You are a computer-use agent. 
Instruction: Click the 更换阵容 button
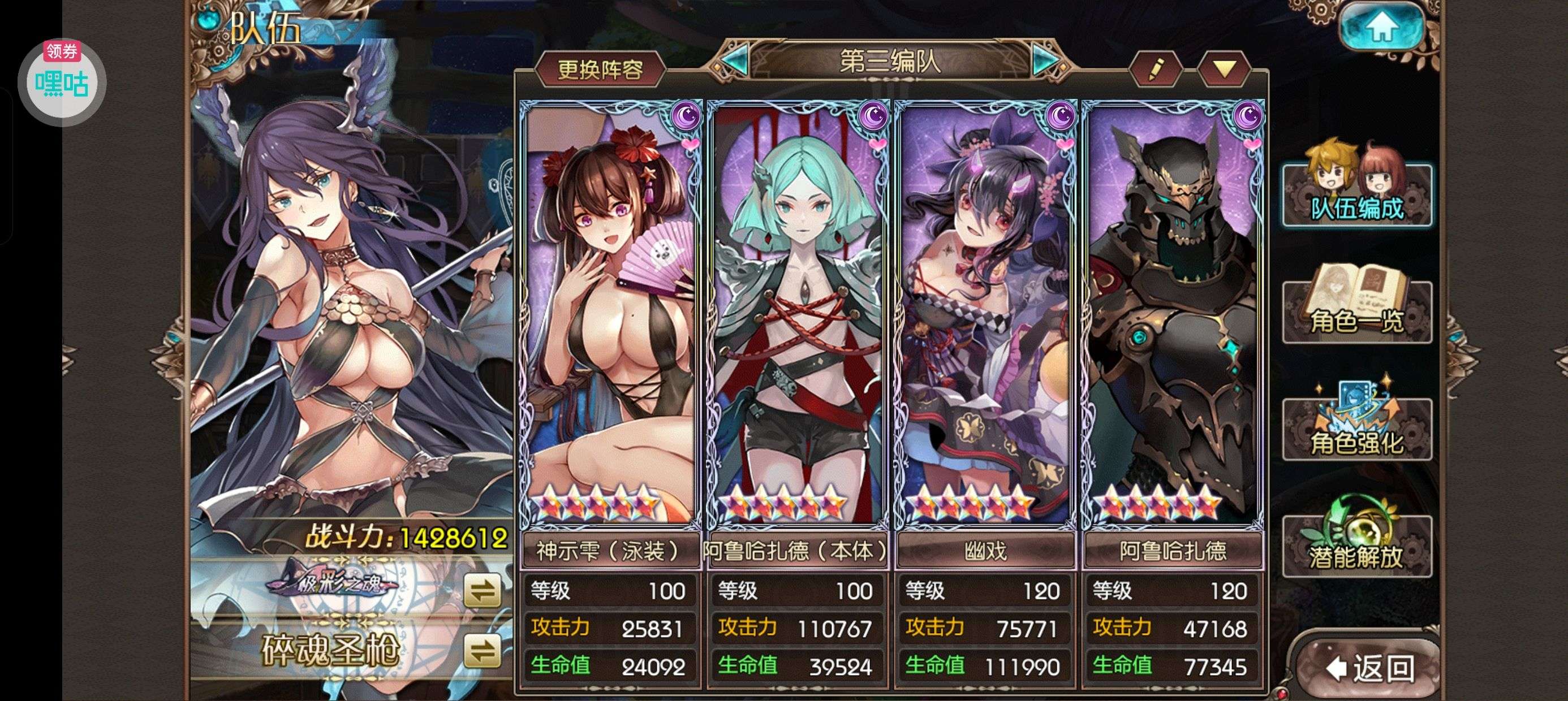click(x=600, y=70)
